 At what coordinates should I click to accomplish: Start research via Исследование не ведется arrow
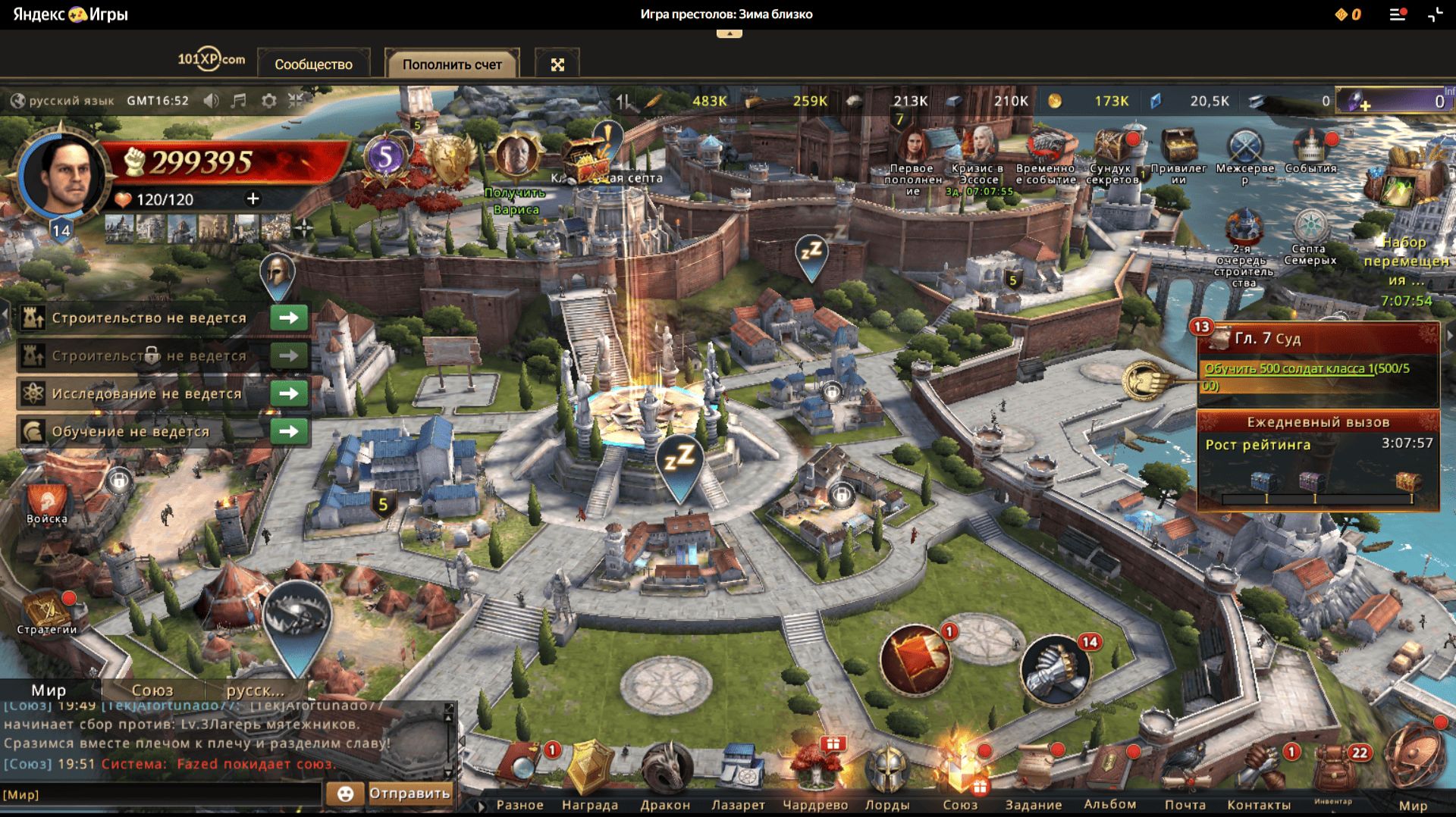coord(288,393)
